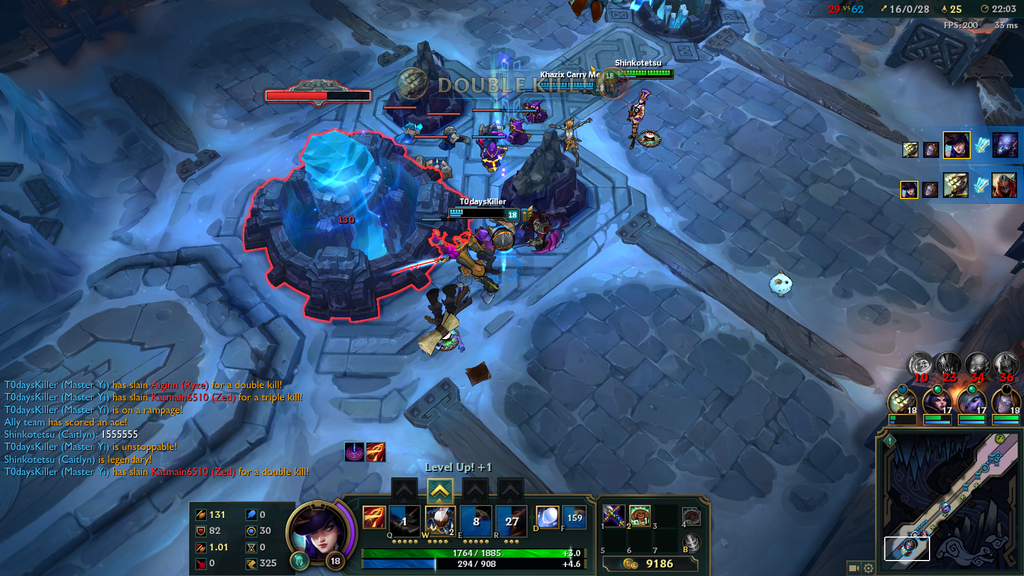Screen dimensions: 1024x576
Task: Click the pink buff icon above ability bar
Action: coord(354,451)
